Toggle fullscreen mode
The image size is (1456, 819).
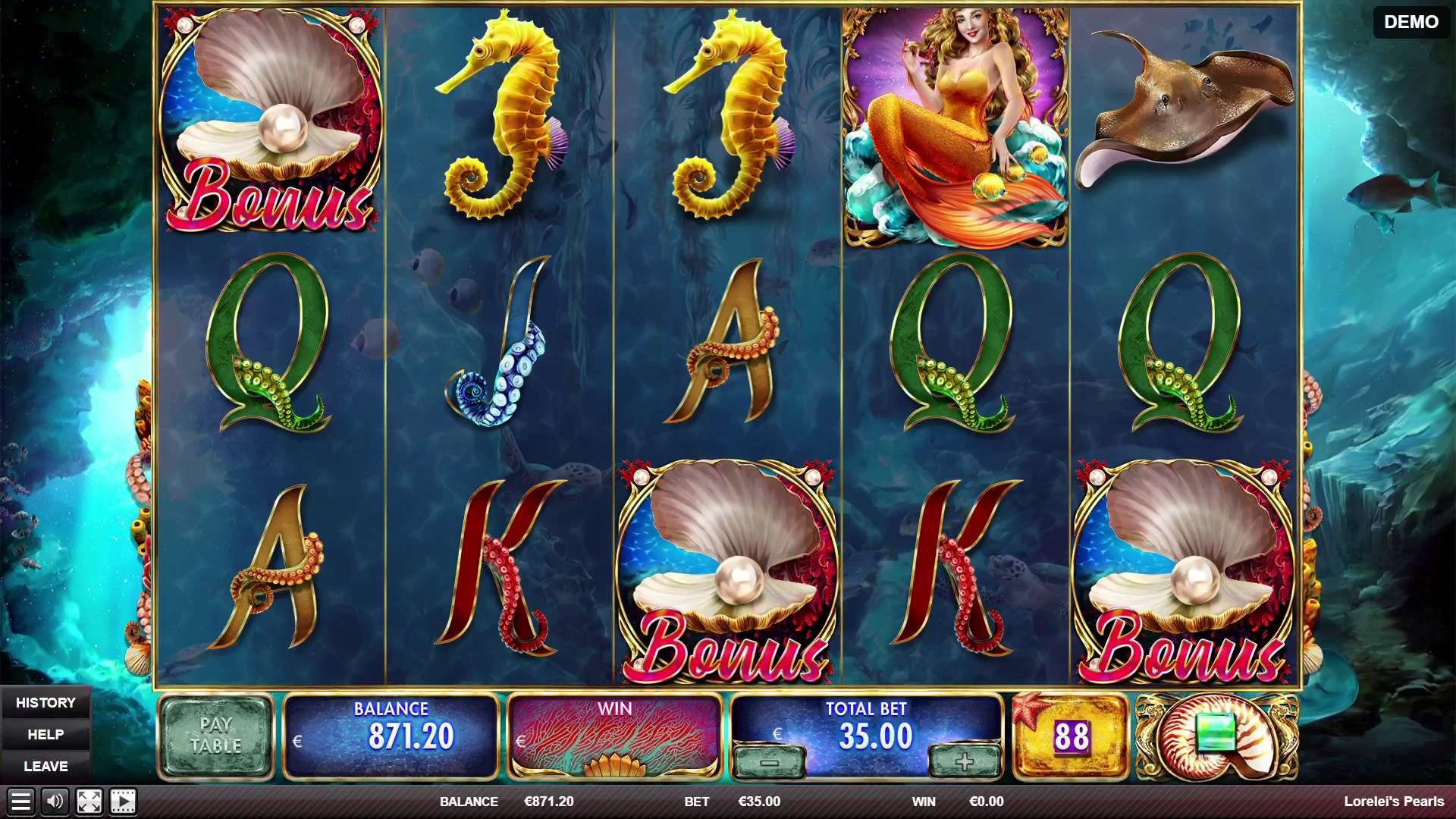[89, 802]
